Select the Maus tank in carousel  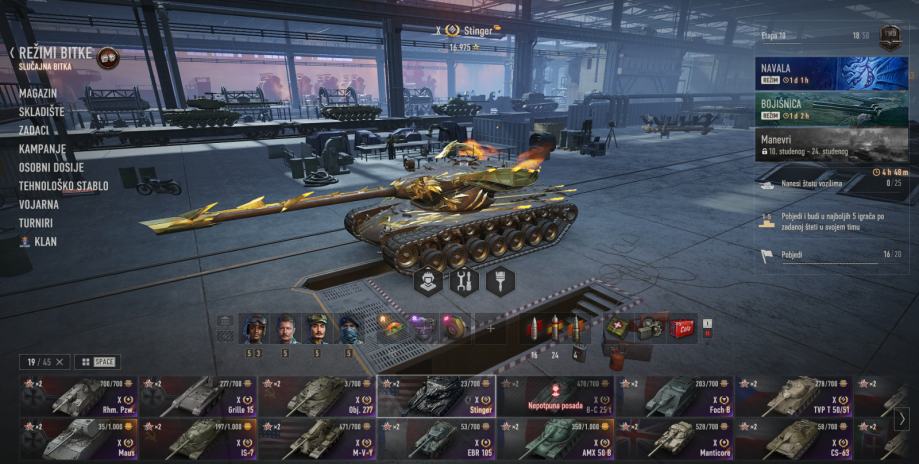(77, 438)
